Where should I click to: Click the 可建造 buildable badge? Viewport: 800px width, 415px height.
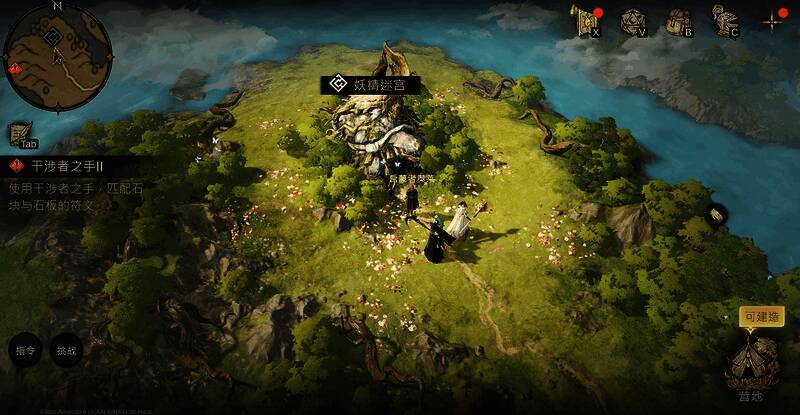(x=762, y=316)
